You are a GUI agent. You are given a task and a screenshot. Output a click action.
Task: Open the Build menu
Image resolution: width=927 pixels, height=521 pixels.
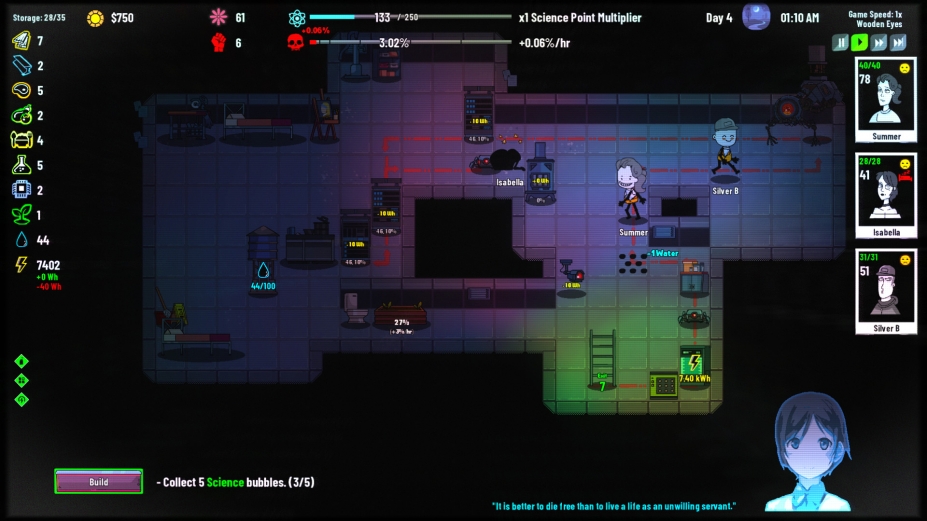tap(98, 482)
